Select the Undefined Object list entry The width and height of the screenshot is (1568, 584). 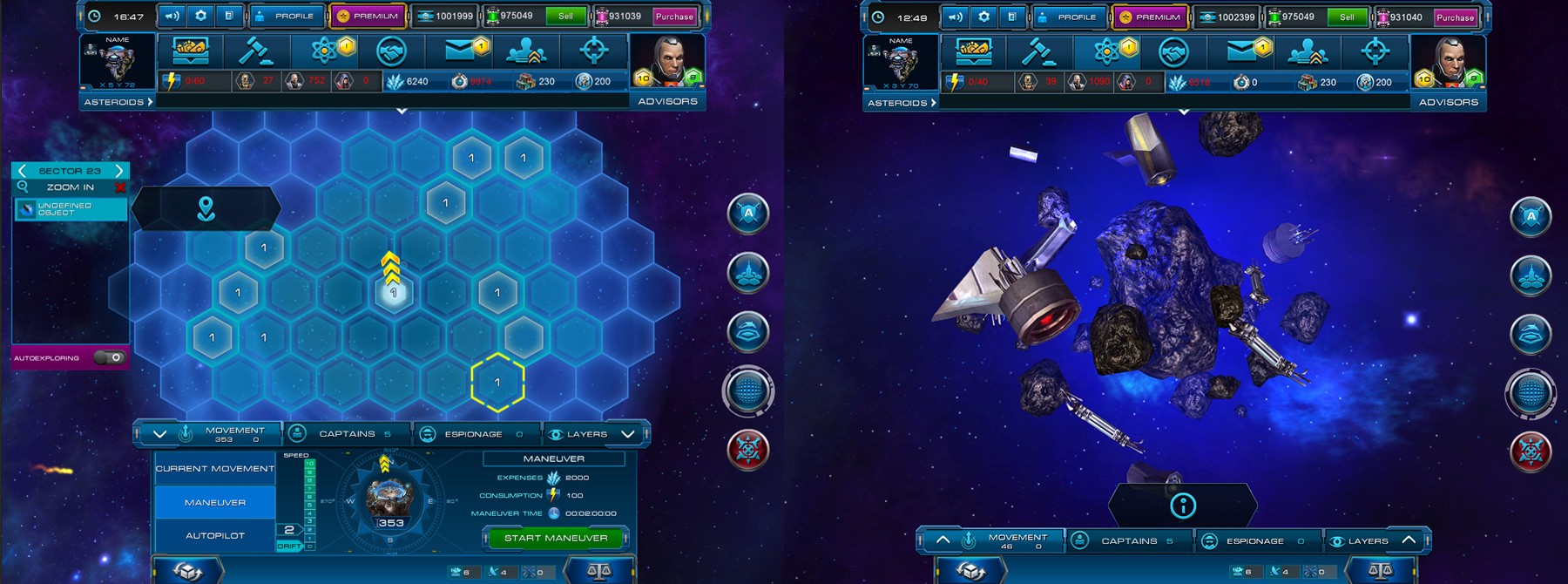point(71,209)
